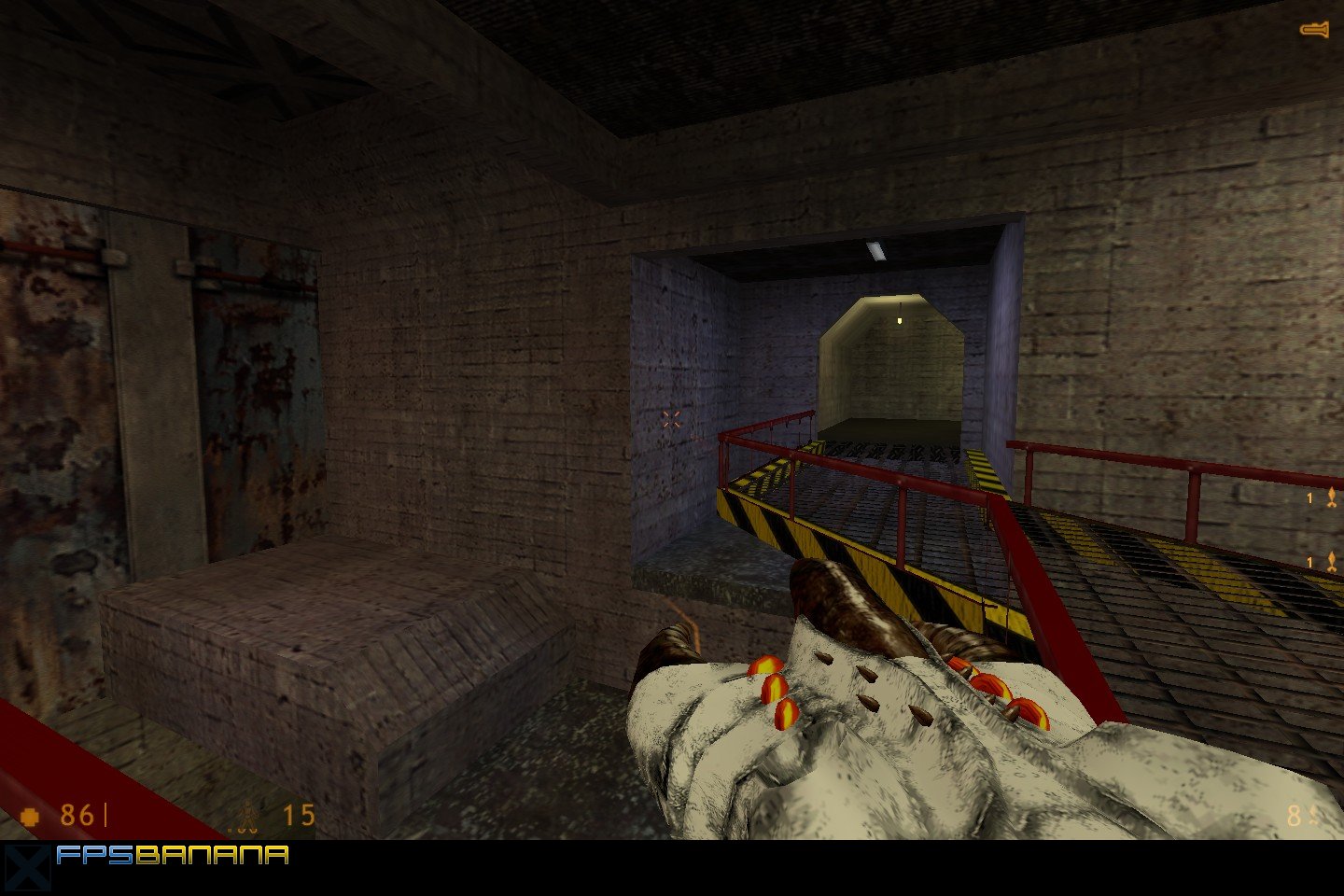Click the health value 86 in the HUD

[75, 815]
